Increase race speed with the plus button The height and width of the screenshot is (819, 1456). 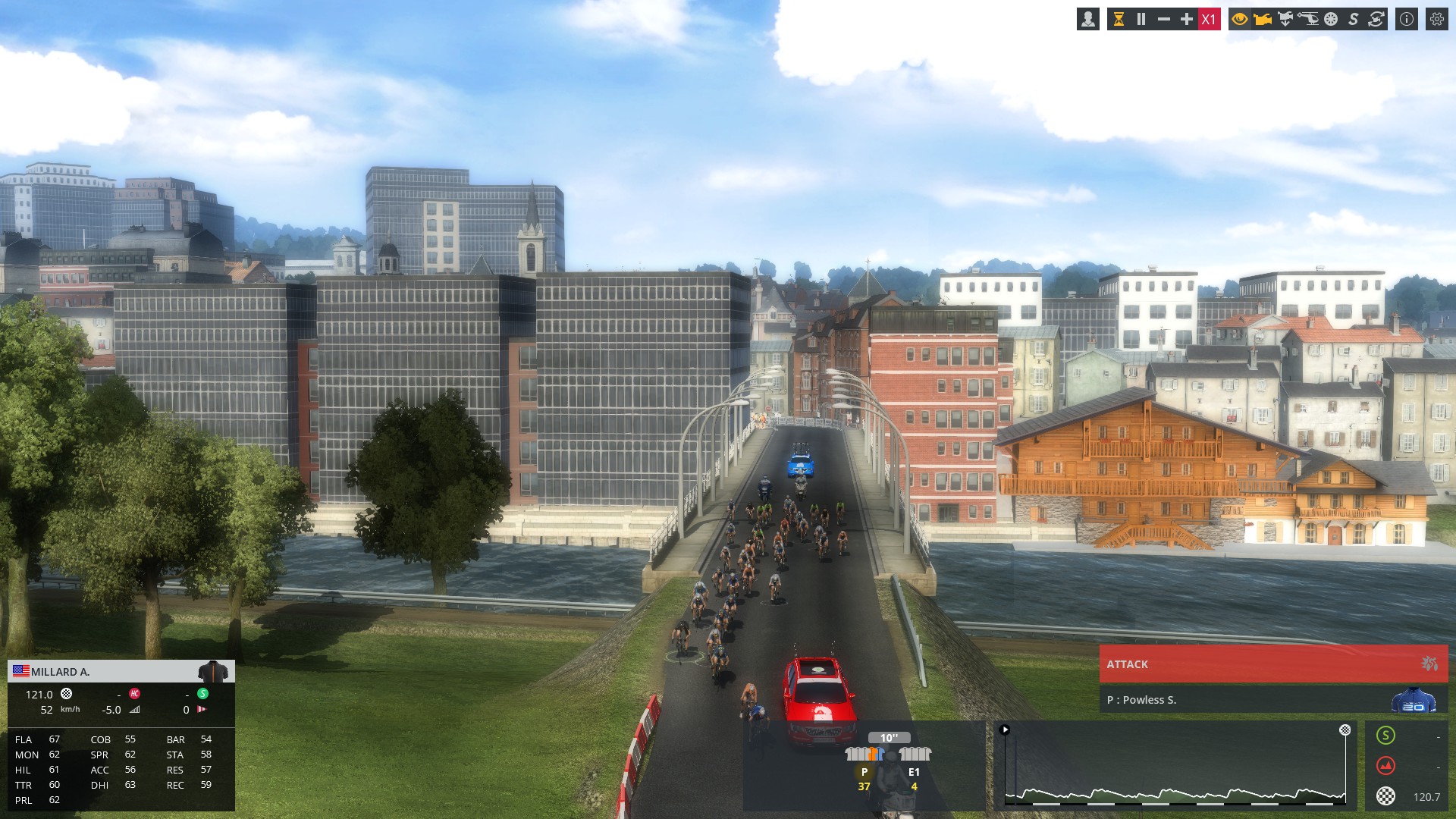1187,20
